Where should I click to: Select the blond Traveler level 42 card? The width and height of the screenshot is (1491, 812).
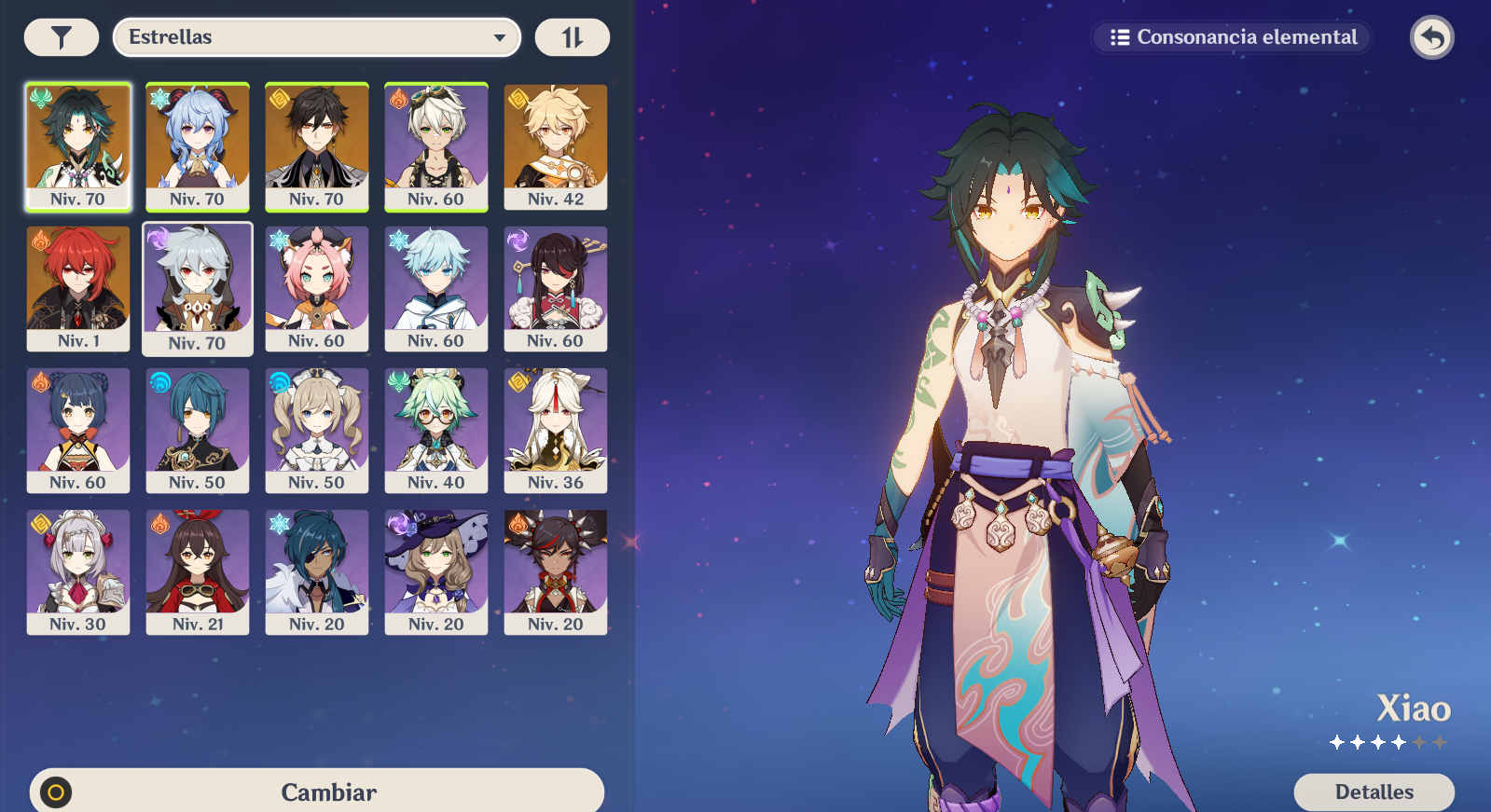[x=556, y=146]
